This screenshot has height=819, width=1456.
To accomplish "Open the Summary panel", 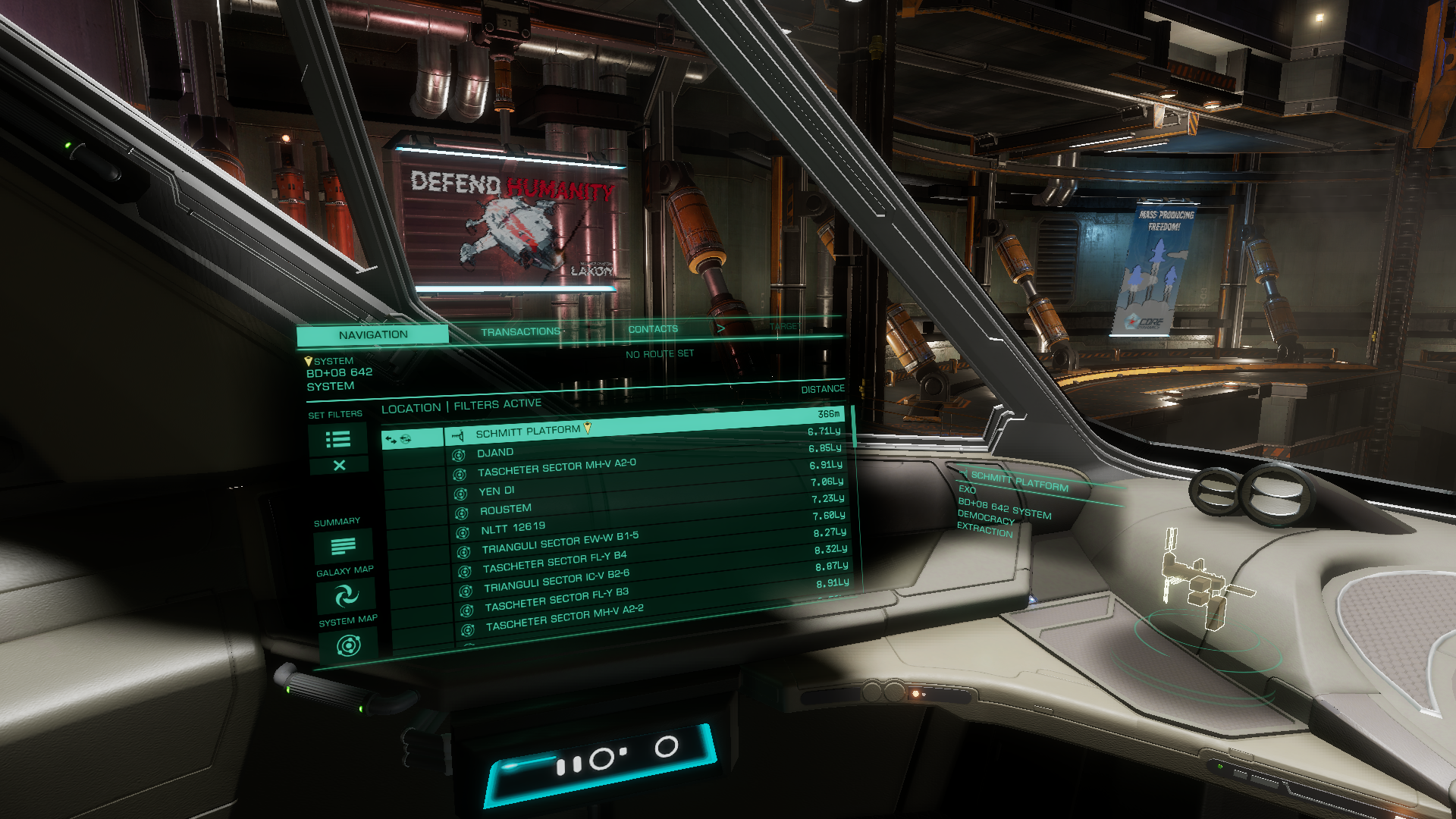I will tap(343, 545).
